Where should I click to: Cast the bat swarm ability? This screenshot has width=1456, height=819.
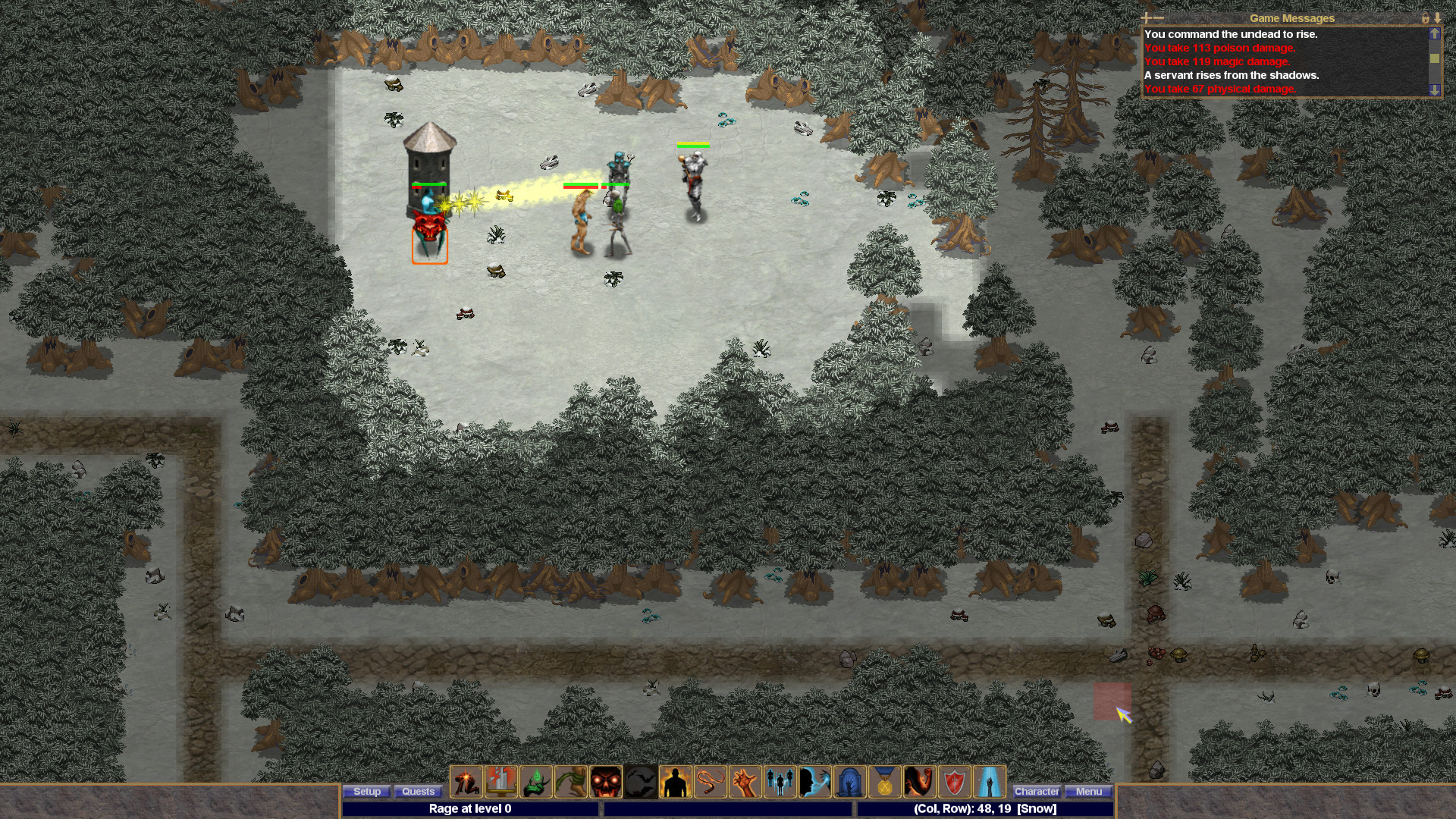tap(640, 782)
